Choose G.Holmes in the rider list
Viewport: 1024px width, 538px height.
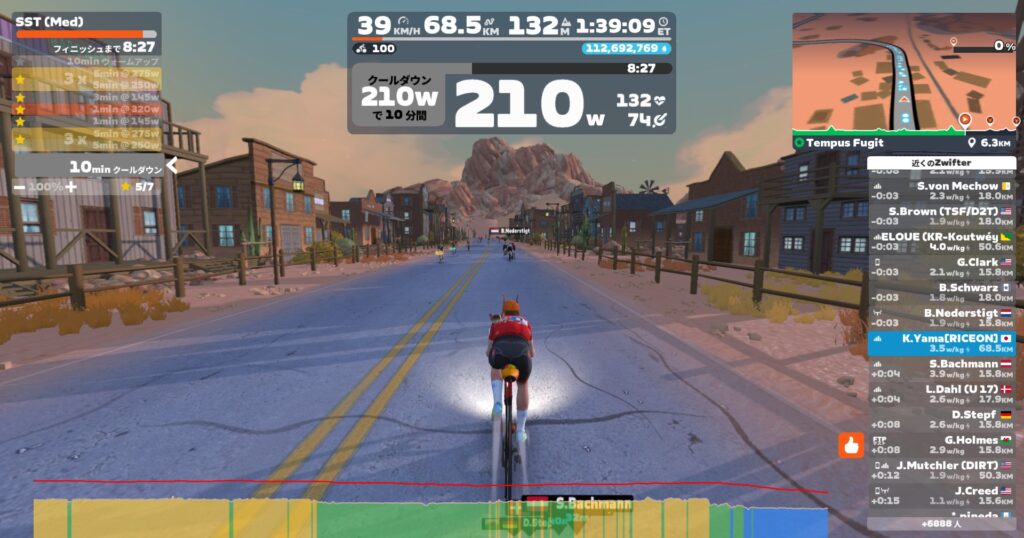942,445
